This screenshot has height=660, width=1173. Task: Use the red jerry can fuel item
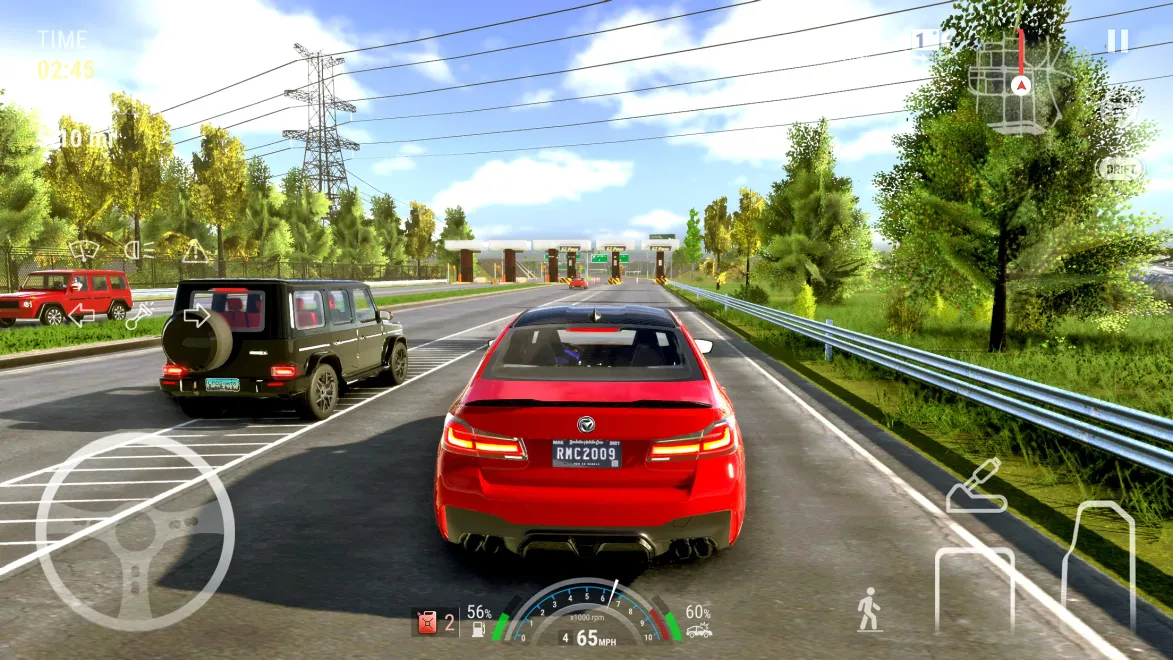click(427, 623)
